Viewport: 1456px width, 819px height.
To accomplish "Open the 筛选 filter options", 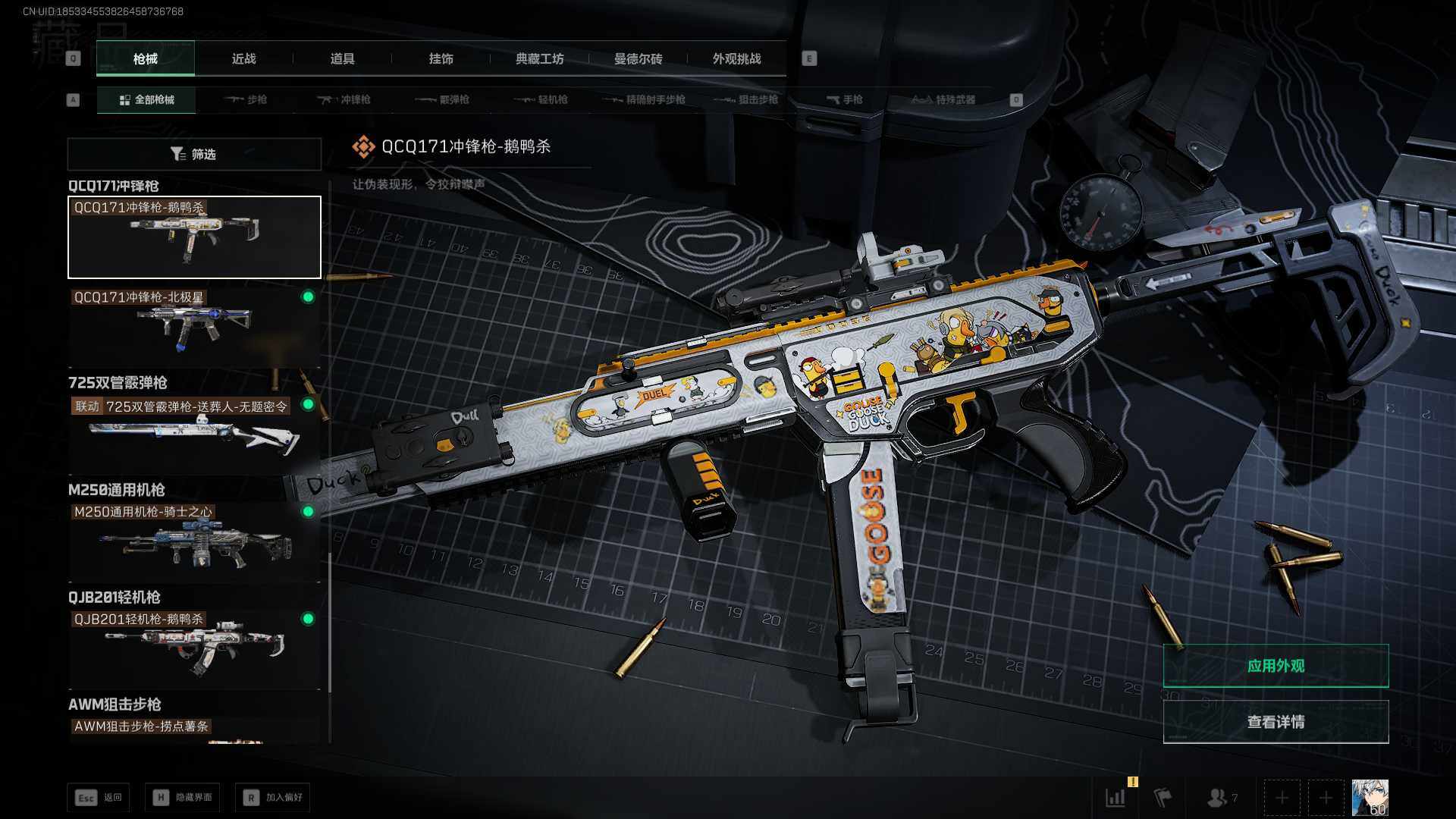I will pos(194,154).
